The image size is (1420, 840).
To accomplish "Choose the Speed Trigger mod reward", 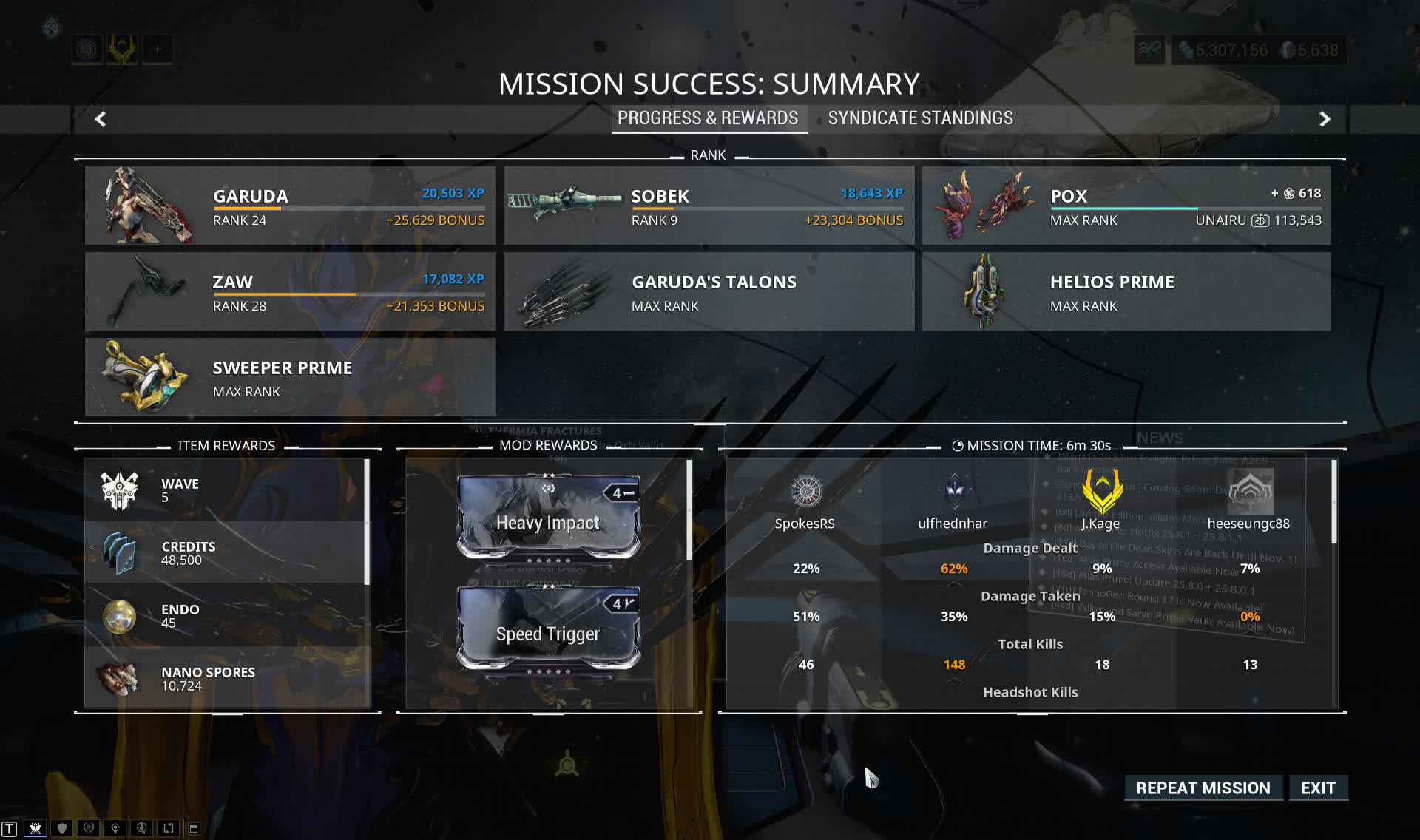I will click(548, 630).
